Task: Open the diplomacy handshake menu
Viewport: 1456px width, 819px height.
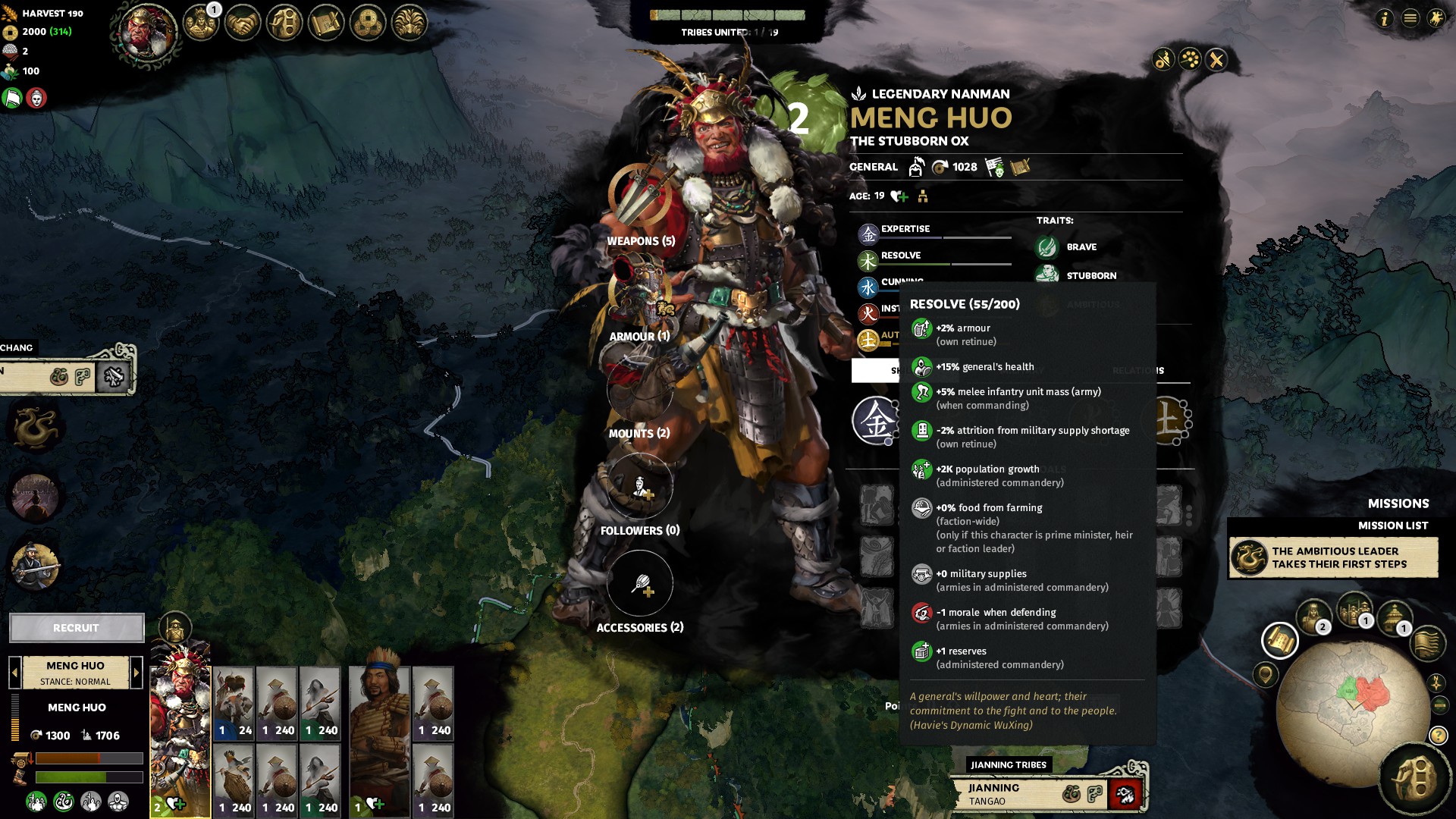Action: tap(243, 24)
